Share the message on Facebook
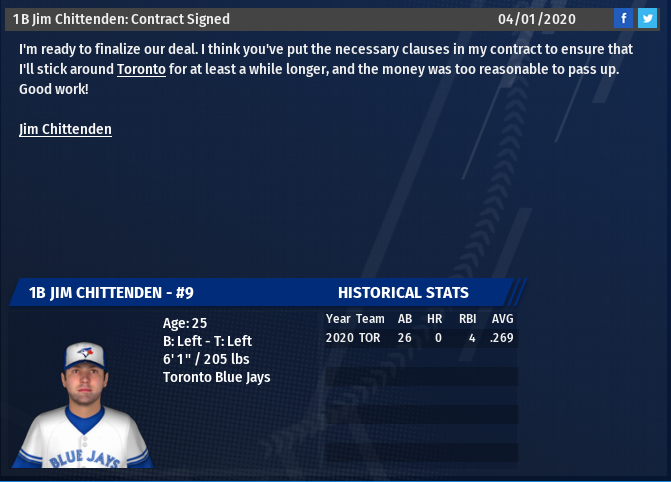 [x=623, y=18]
